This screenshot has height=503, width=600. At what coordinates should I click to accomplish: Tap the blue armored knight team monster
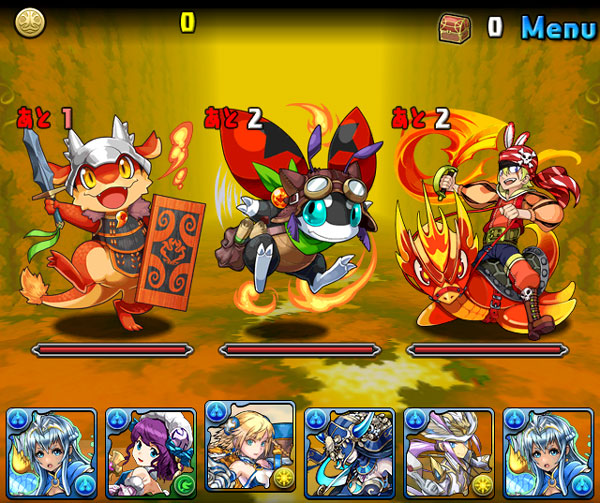(x=349, y=453)
